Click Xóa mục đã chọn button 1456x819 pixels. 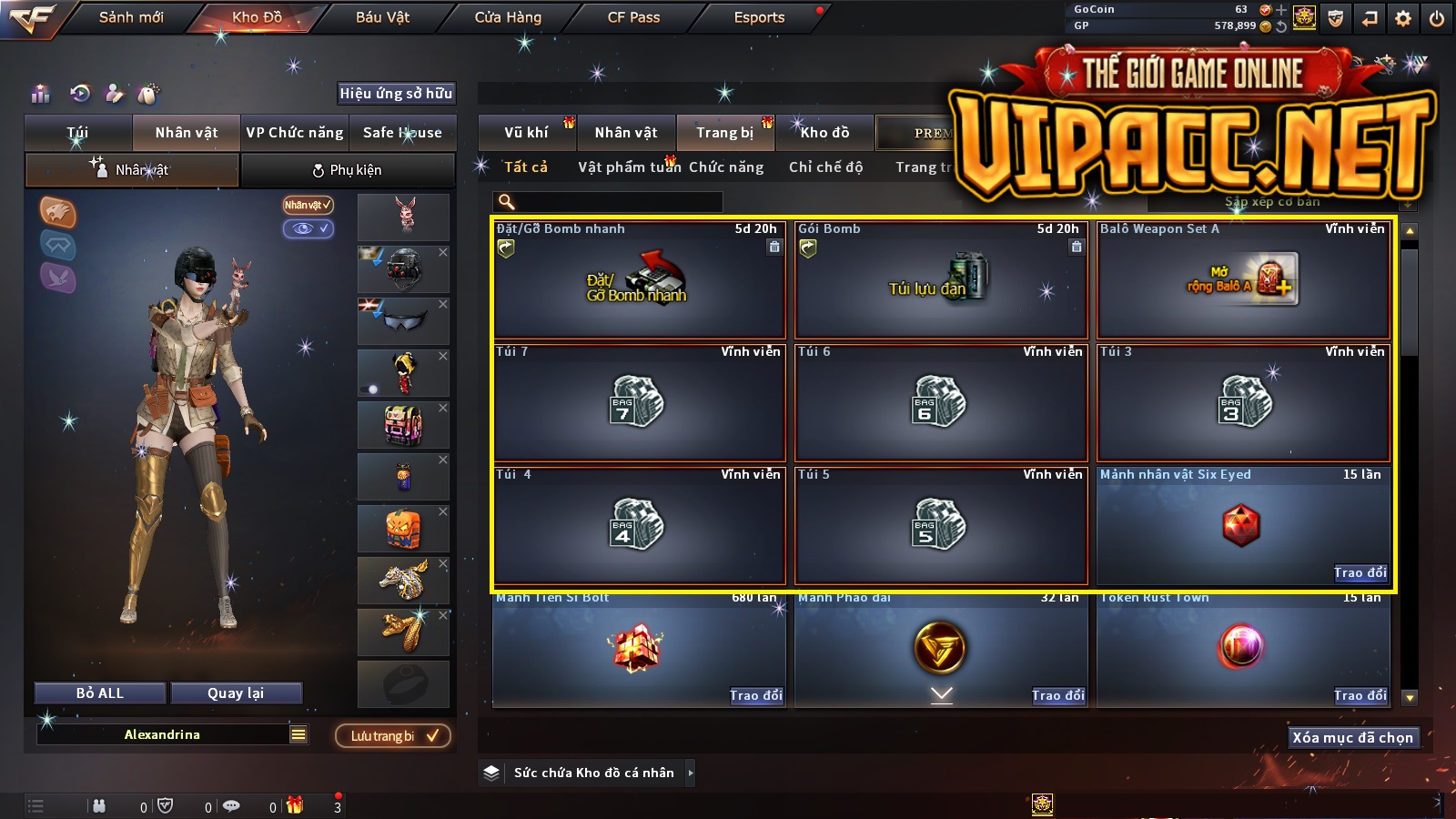(x=1352, y=738)
